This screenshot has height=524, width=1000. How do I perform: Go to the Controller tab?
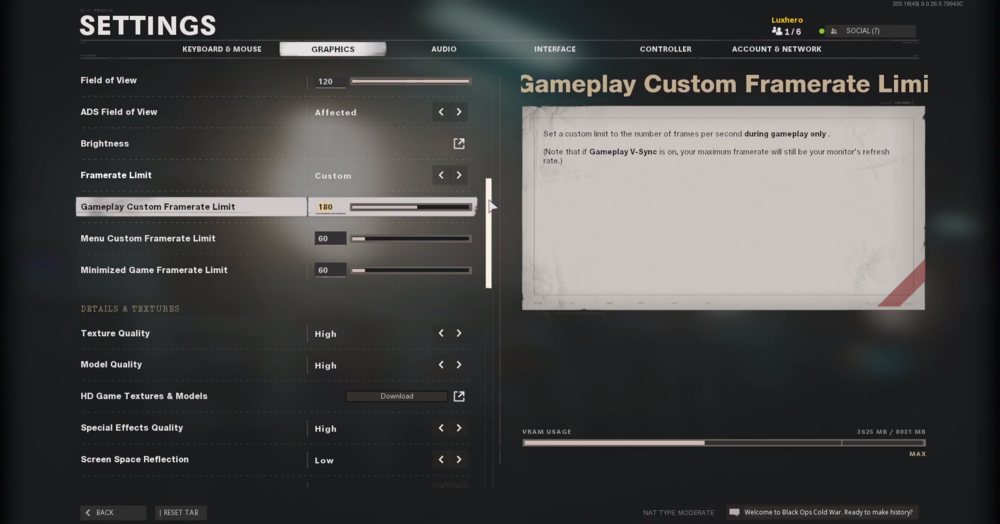coord(665,49)
